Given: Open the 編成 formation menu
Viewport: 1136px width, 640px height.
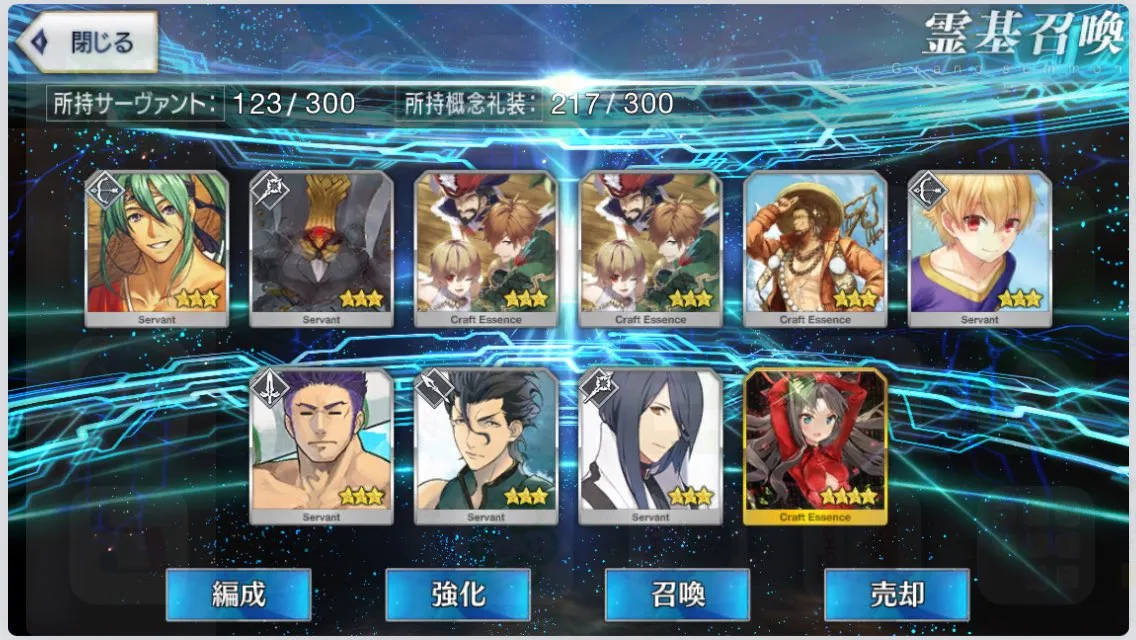Looking at the screenshot, I should [238, 594].
